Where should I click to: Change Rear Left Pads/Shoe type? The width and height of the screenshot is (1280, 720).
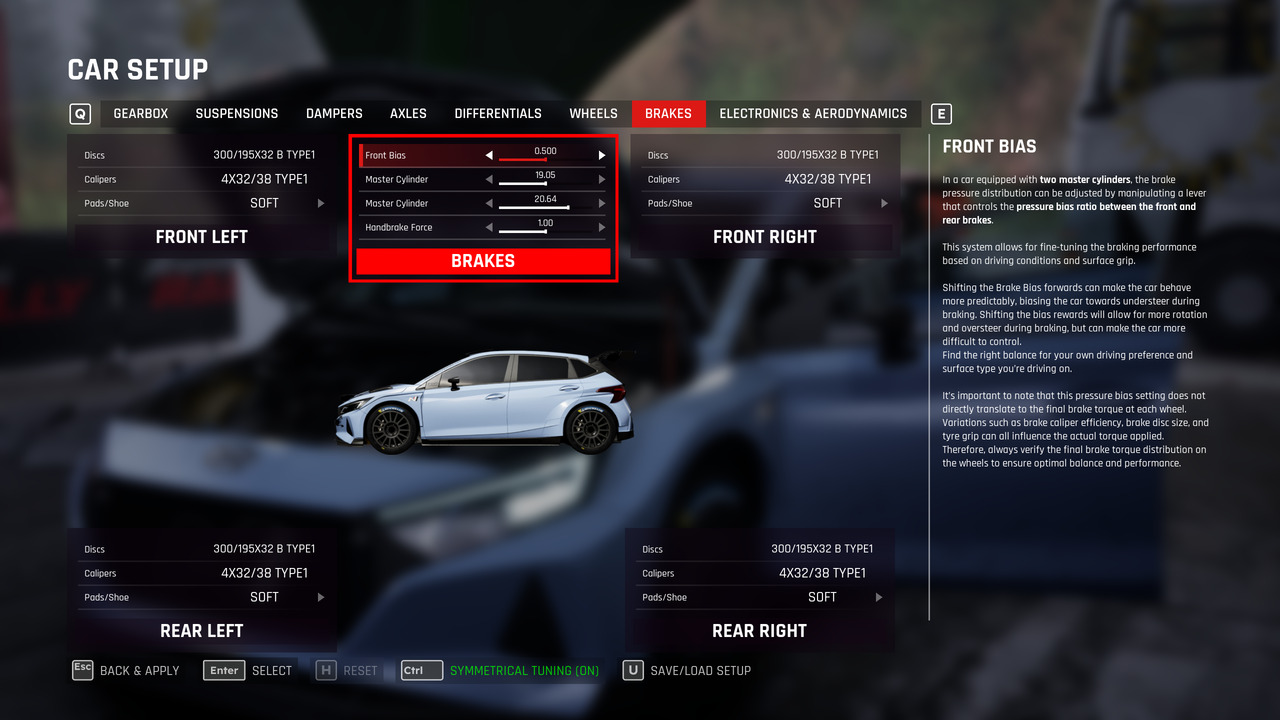point(321,597)
